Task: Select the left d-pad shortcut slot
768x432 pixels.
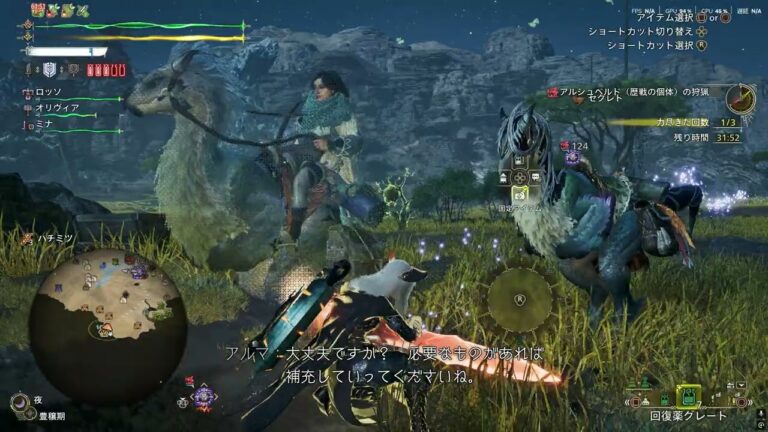Action: coord(503,177)
